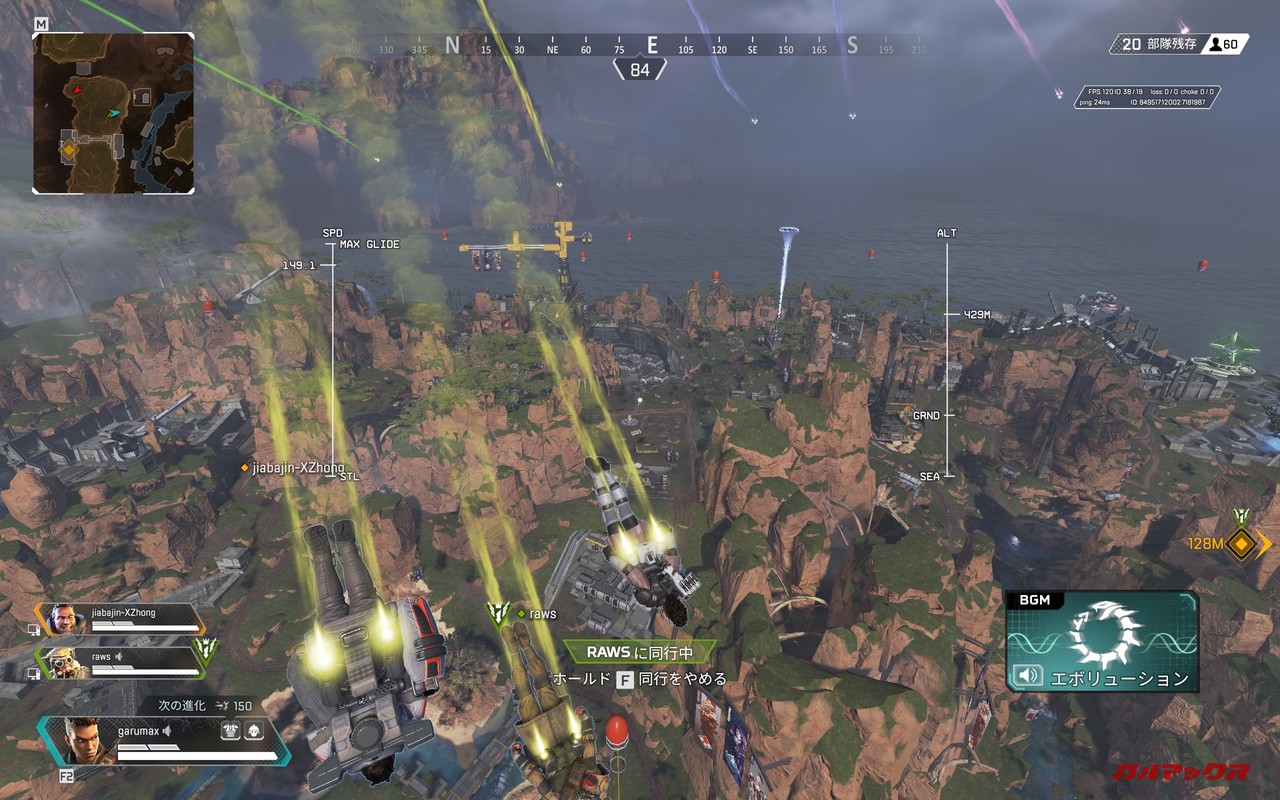The height and width of the screenshot is (800, 1280).
Task: Click the BGM Evolution music panel
Action: 1102,640
